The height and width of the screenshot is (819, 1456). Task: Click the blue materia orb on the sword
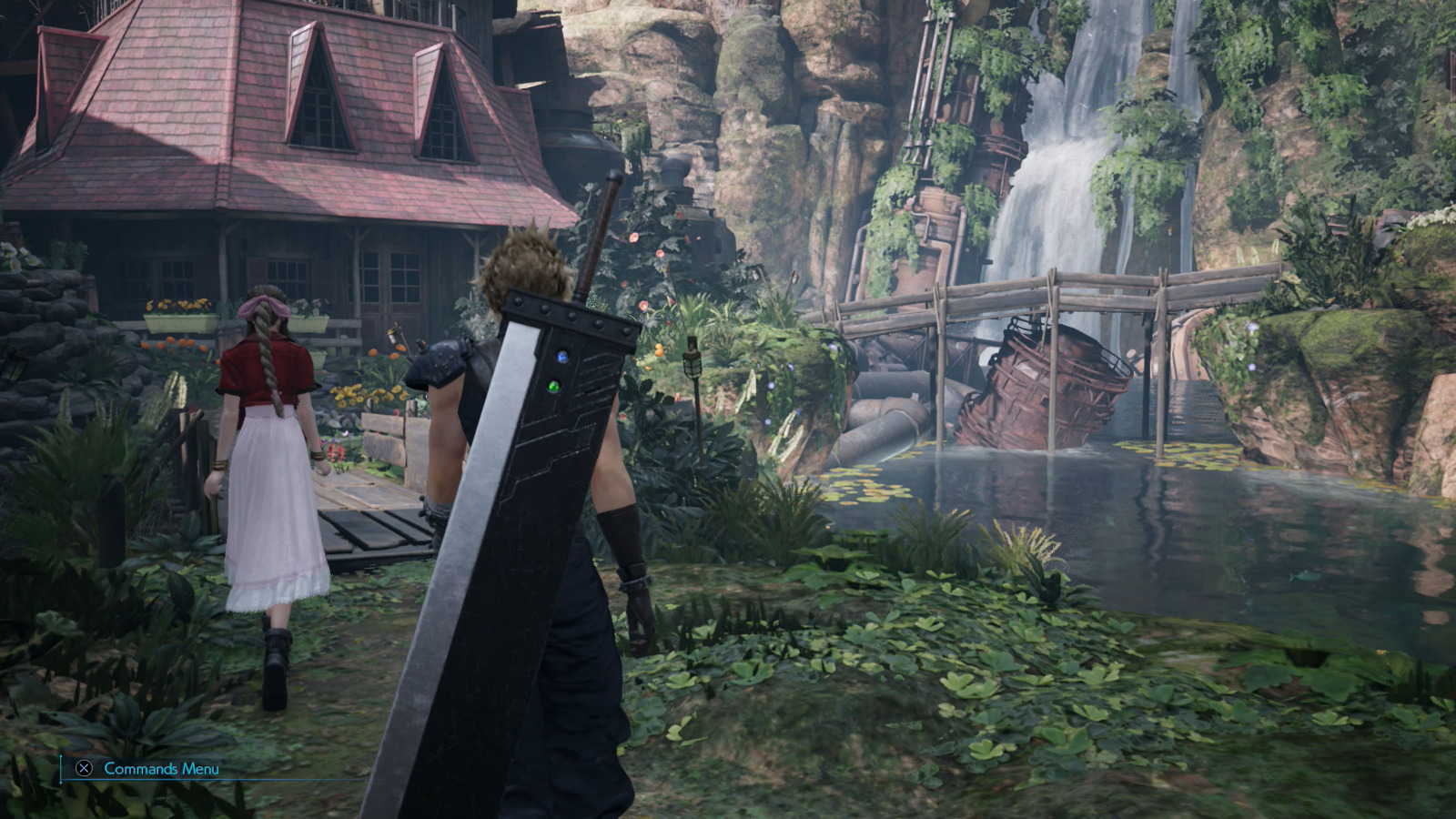(563, 358)
